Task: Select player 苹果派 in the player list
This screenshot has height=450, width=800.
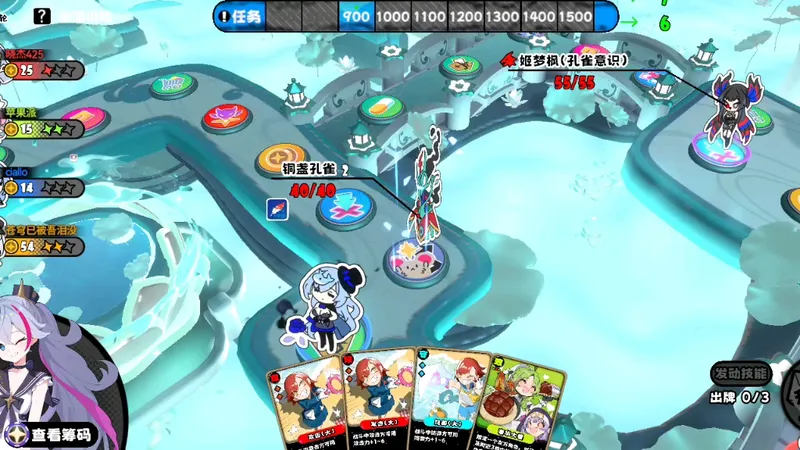Action: click(x=40, y=124)
